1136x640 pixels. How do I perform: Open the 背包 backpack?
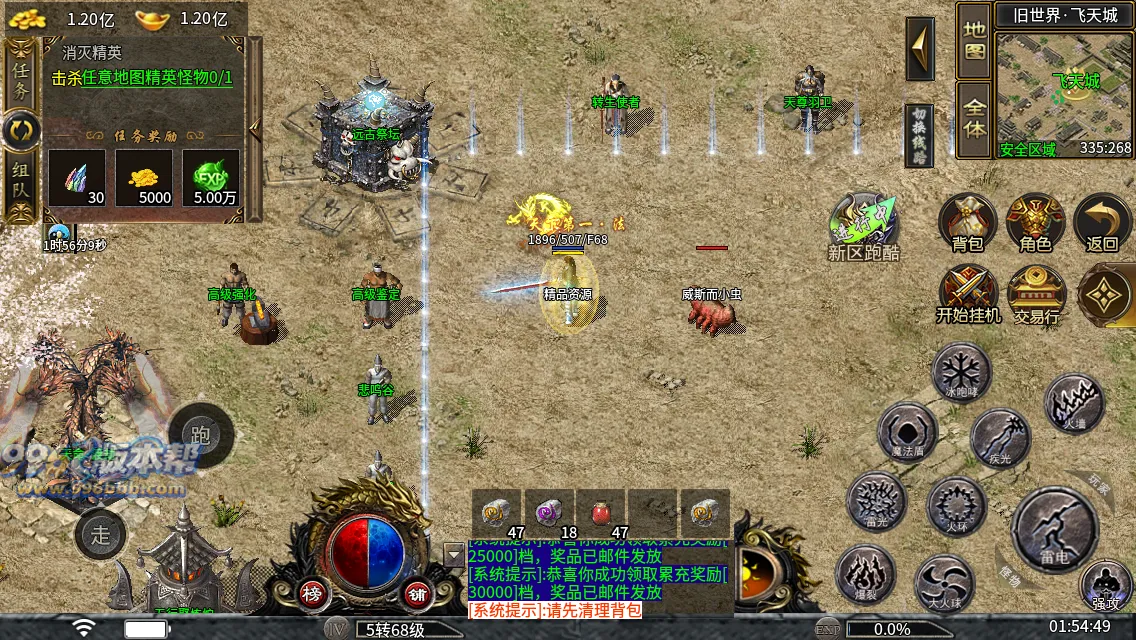pos(967,220)
